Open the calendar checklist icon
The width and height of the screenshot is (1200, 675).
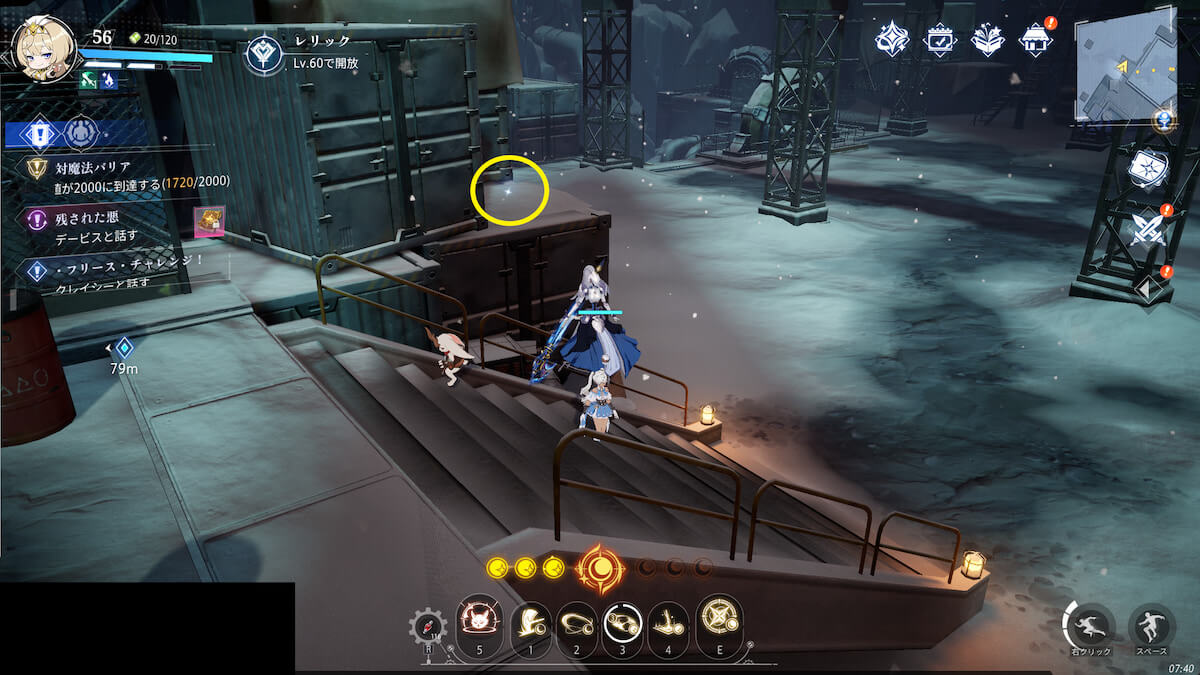(940, 40)
